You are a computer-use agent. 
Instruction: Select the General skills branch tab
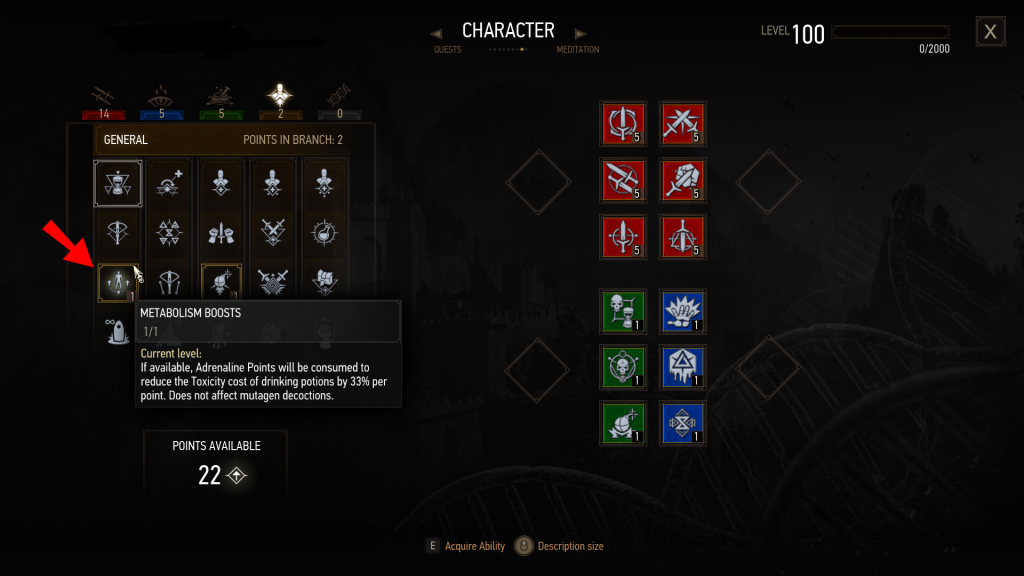coord(278,97)
